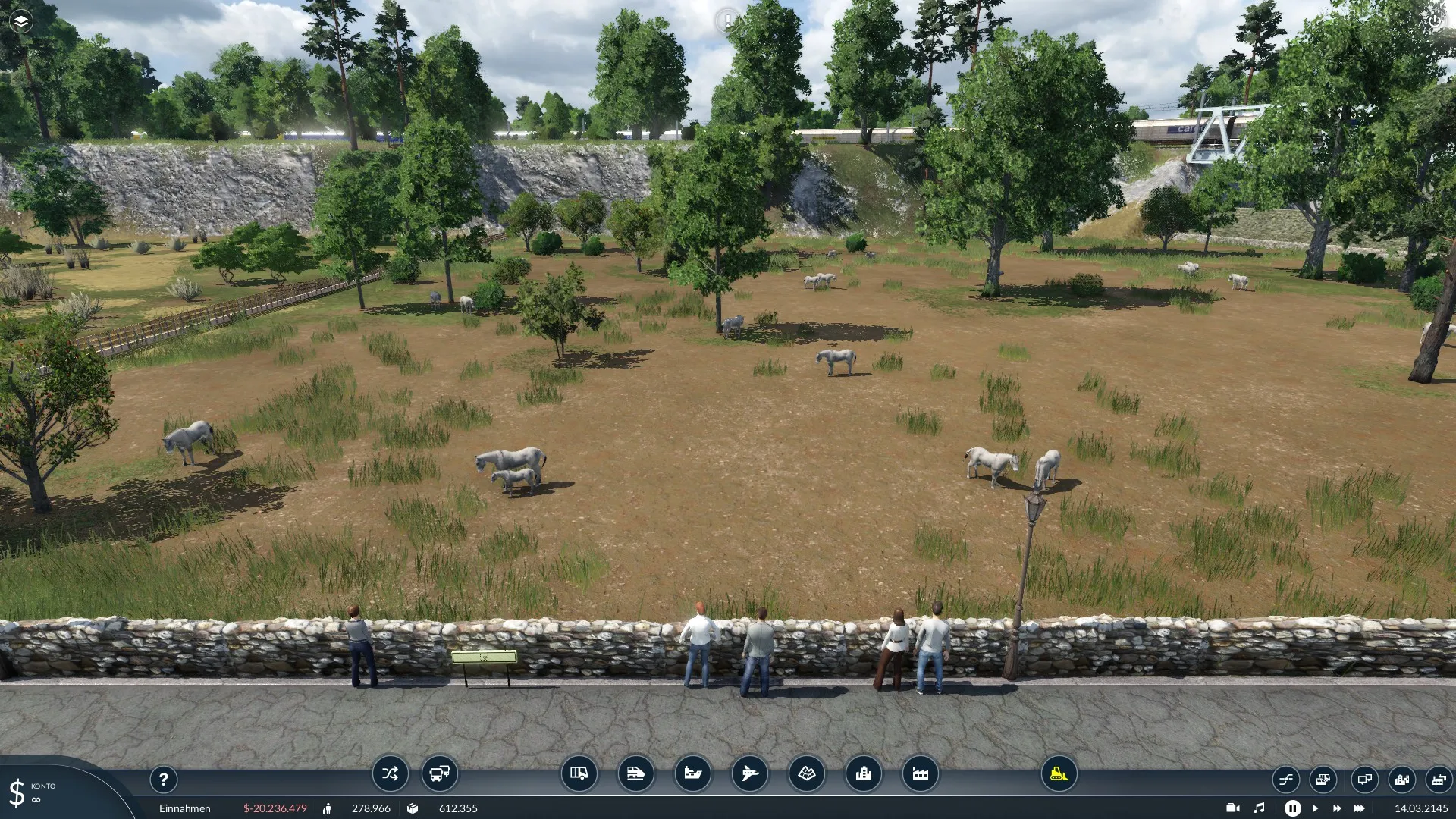
Task: Open the camera tool
Action: point(1233,808)
